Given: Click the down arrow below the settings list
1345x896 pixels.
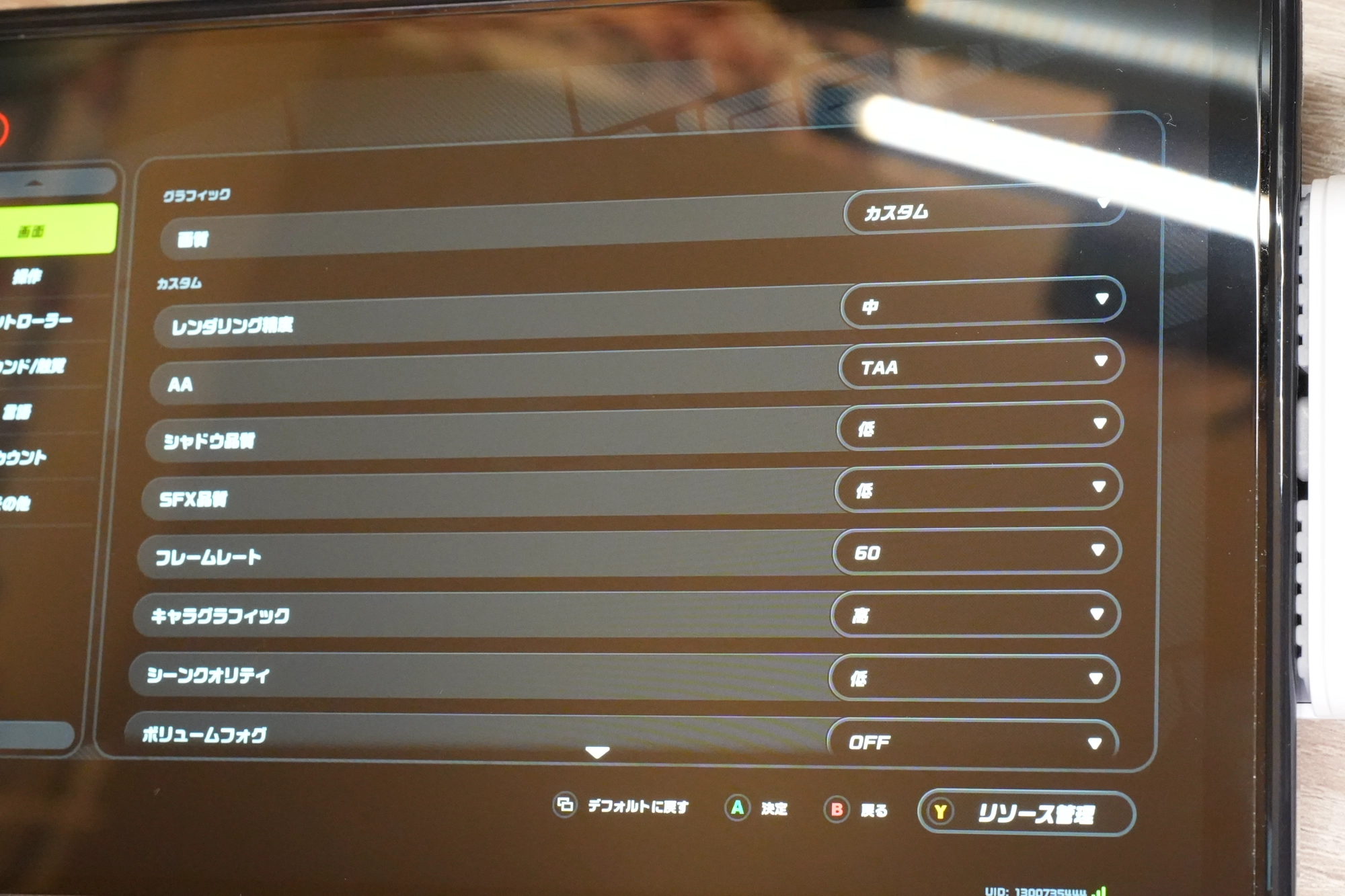Looking at the screenshot, I should 597,752.
